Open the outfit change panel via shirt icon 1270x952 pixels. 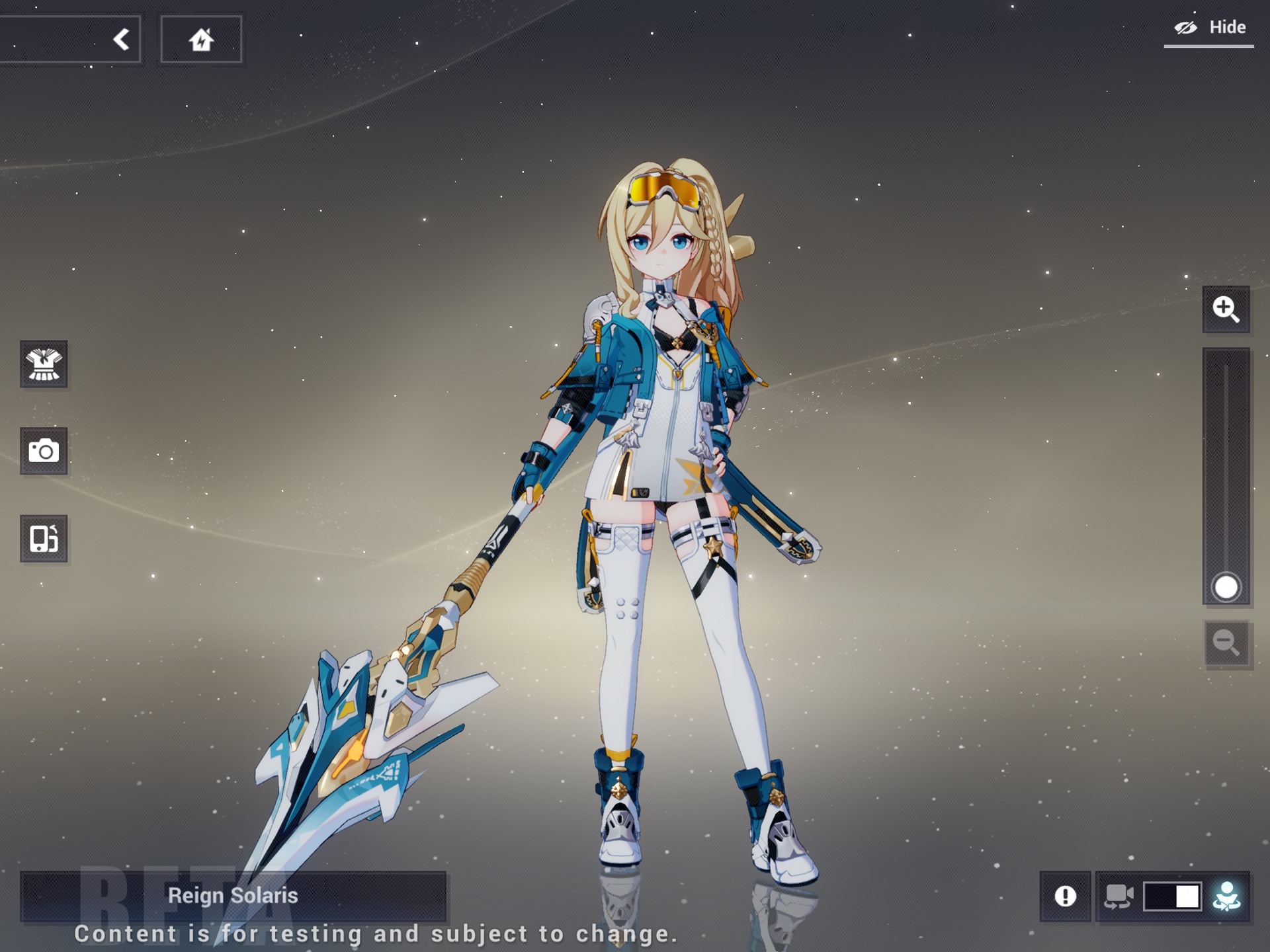click(44, 366)
